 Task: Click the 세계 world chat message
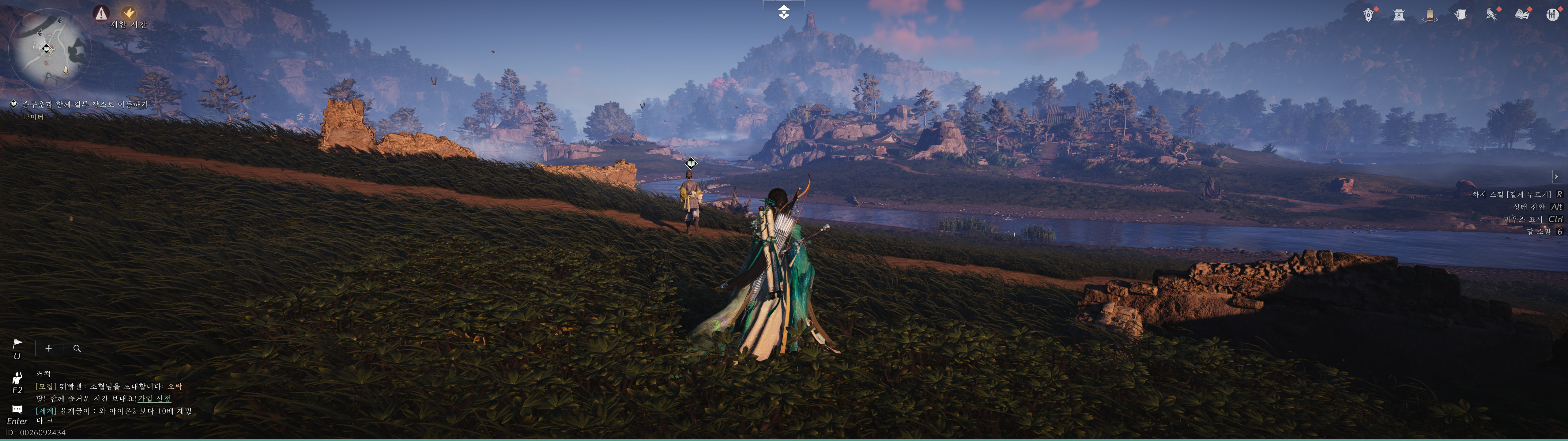point(113,411)
